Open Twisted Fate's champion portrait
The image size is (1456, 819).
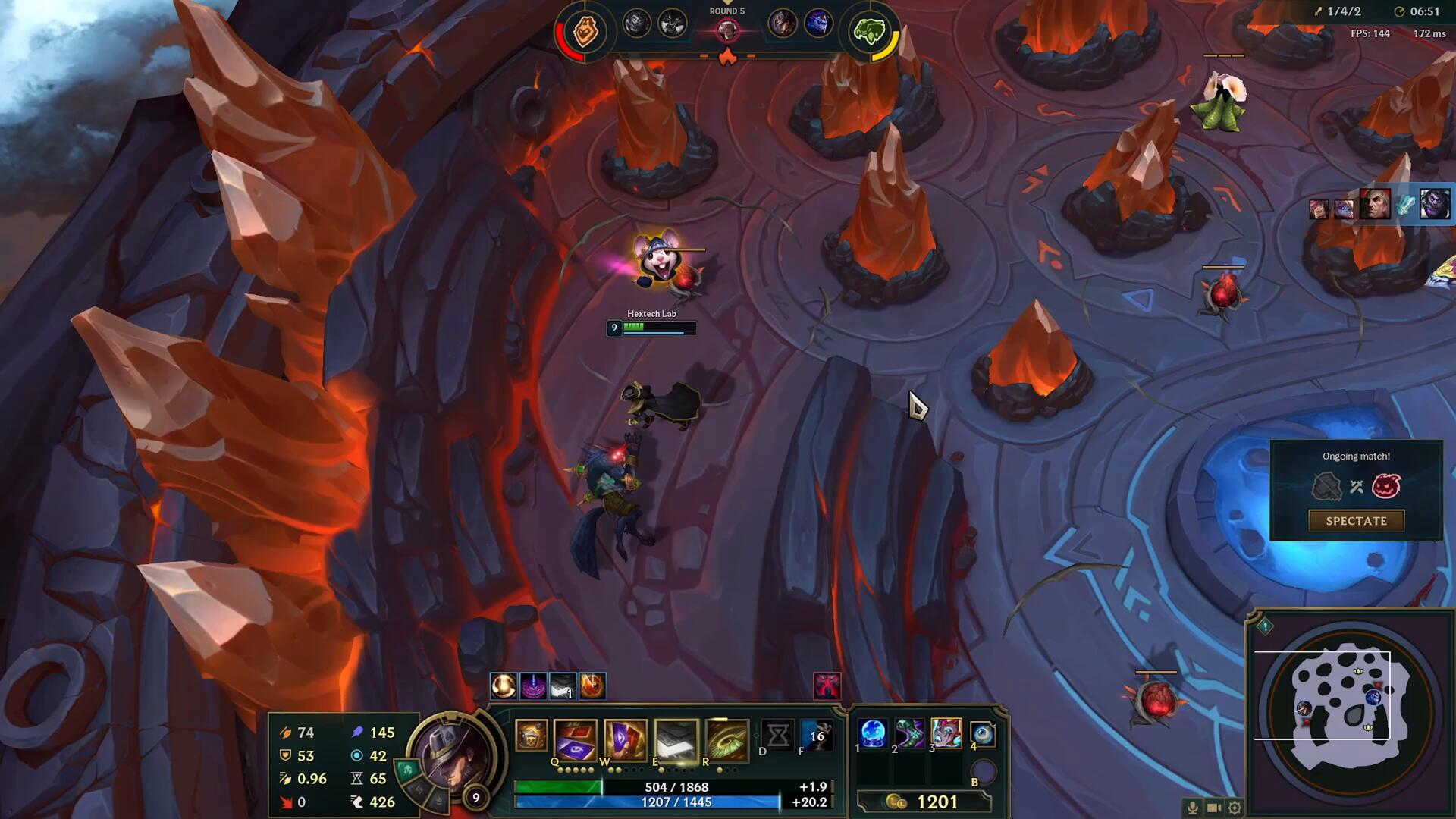(x=453, y=755)
